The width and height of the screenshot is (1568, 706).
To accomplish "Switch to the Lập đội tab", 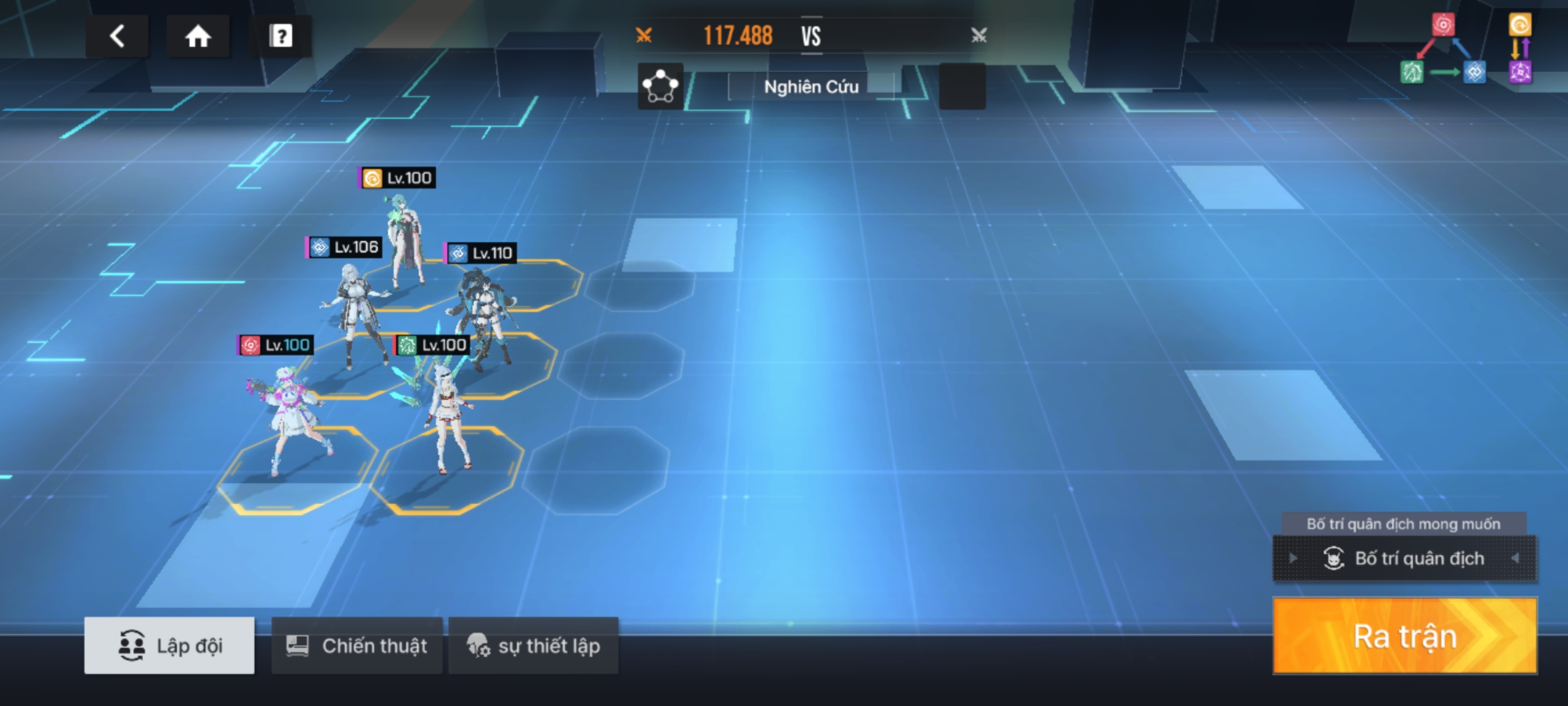I will coord(169,645).
